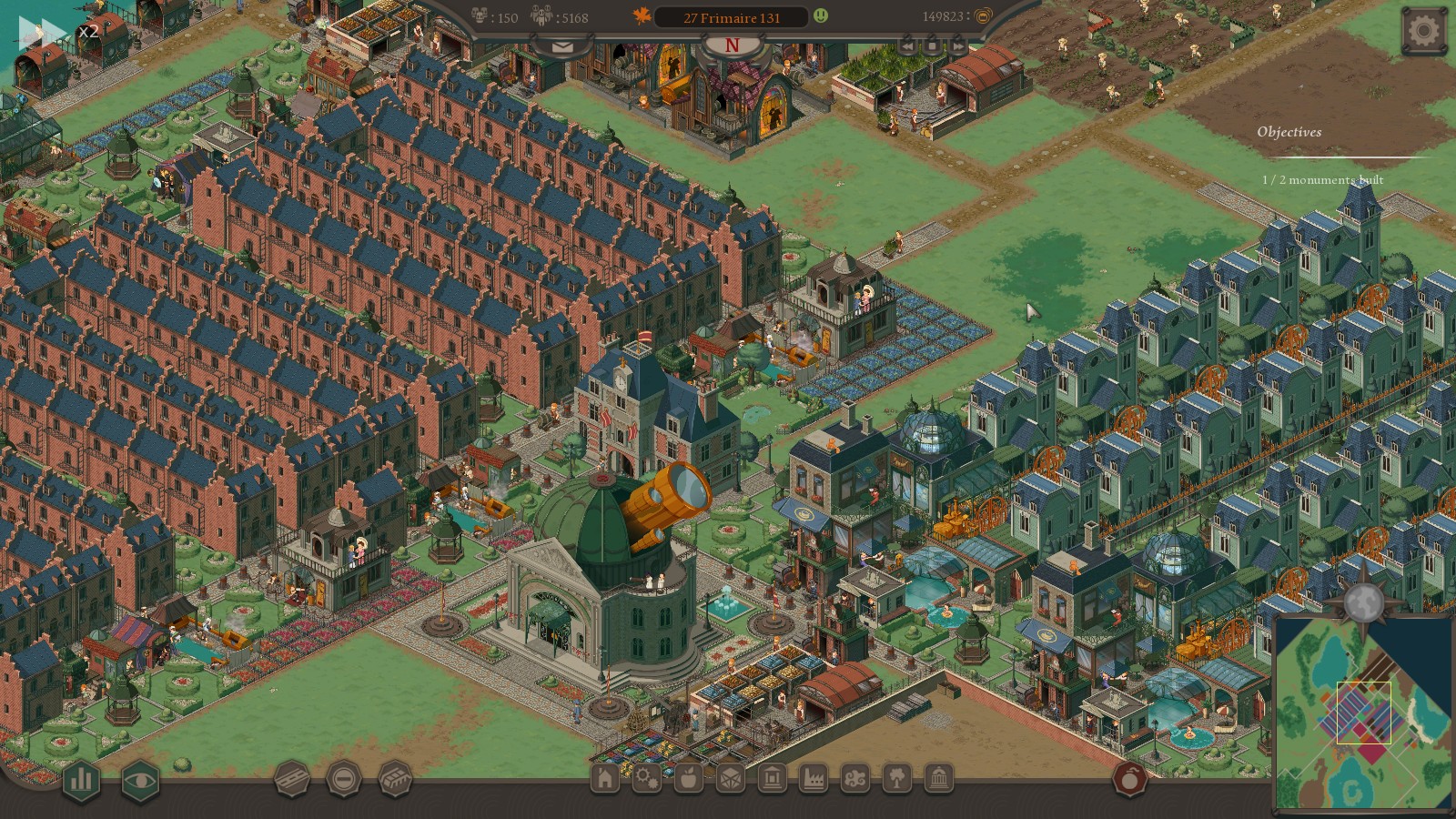This screenshot has width=1456, height=819.
Task: Select the no-entry roadblock tool
Action: point(343,779)
